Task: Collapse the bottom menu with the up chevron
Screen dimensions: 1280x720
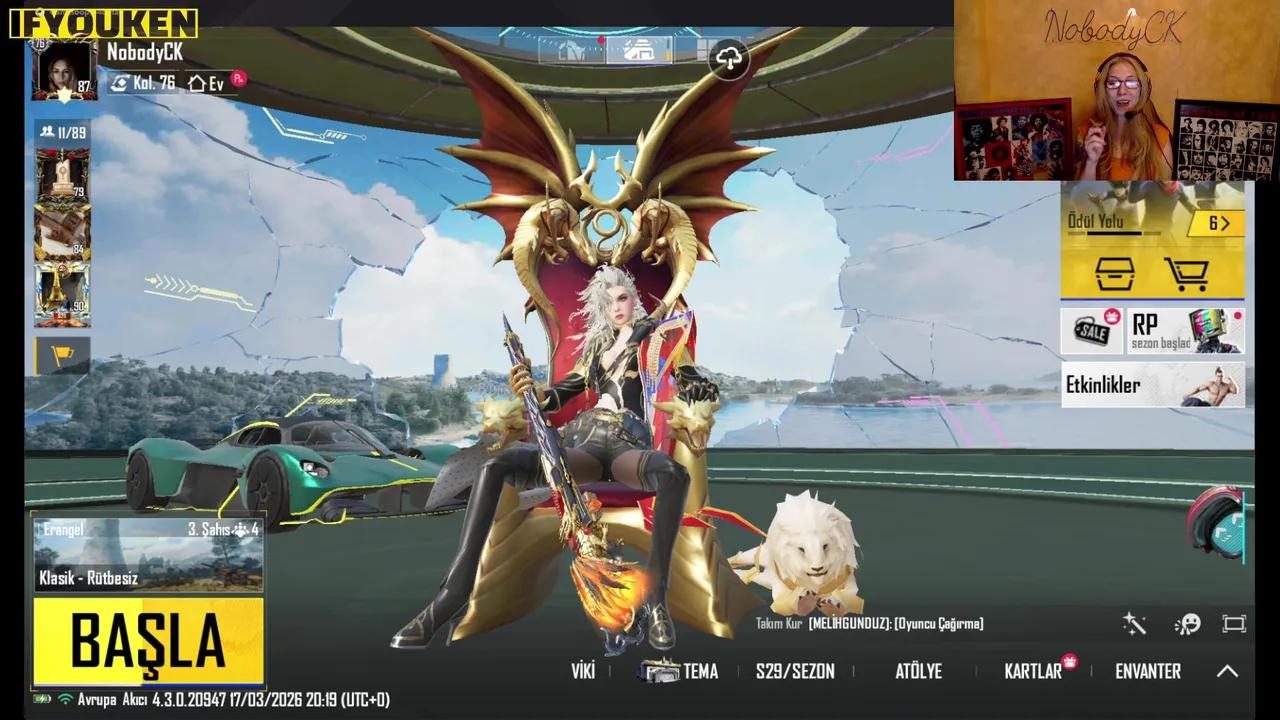Action: point(1228,672)
